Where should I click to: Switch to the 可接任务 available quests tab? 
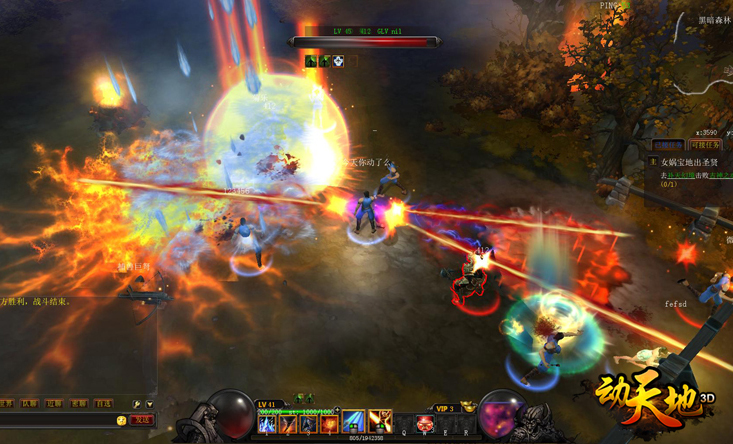pyautogui.click(x=705, y=145)
